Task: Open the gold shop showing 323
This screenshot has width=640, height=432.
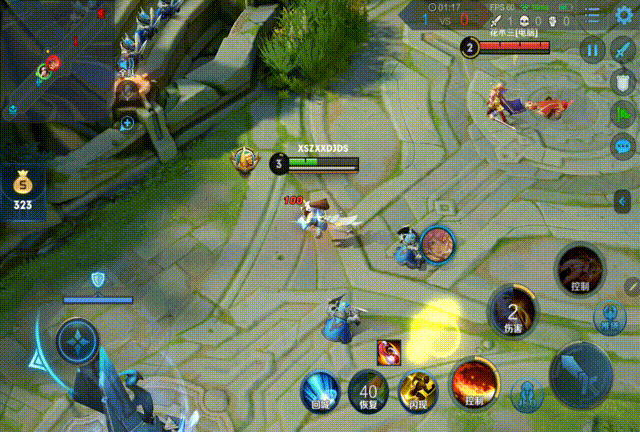Action: [x=21, y=191]
